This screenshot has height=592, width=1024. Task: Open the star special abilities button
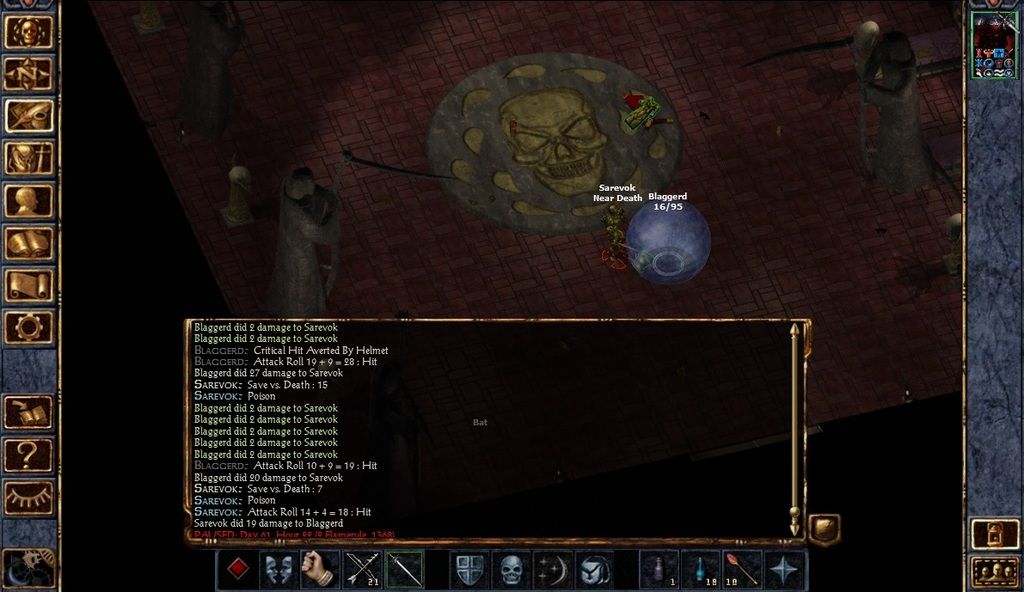tap(786, 570)
